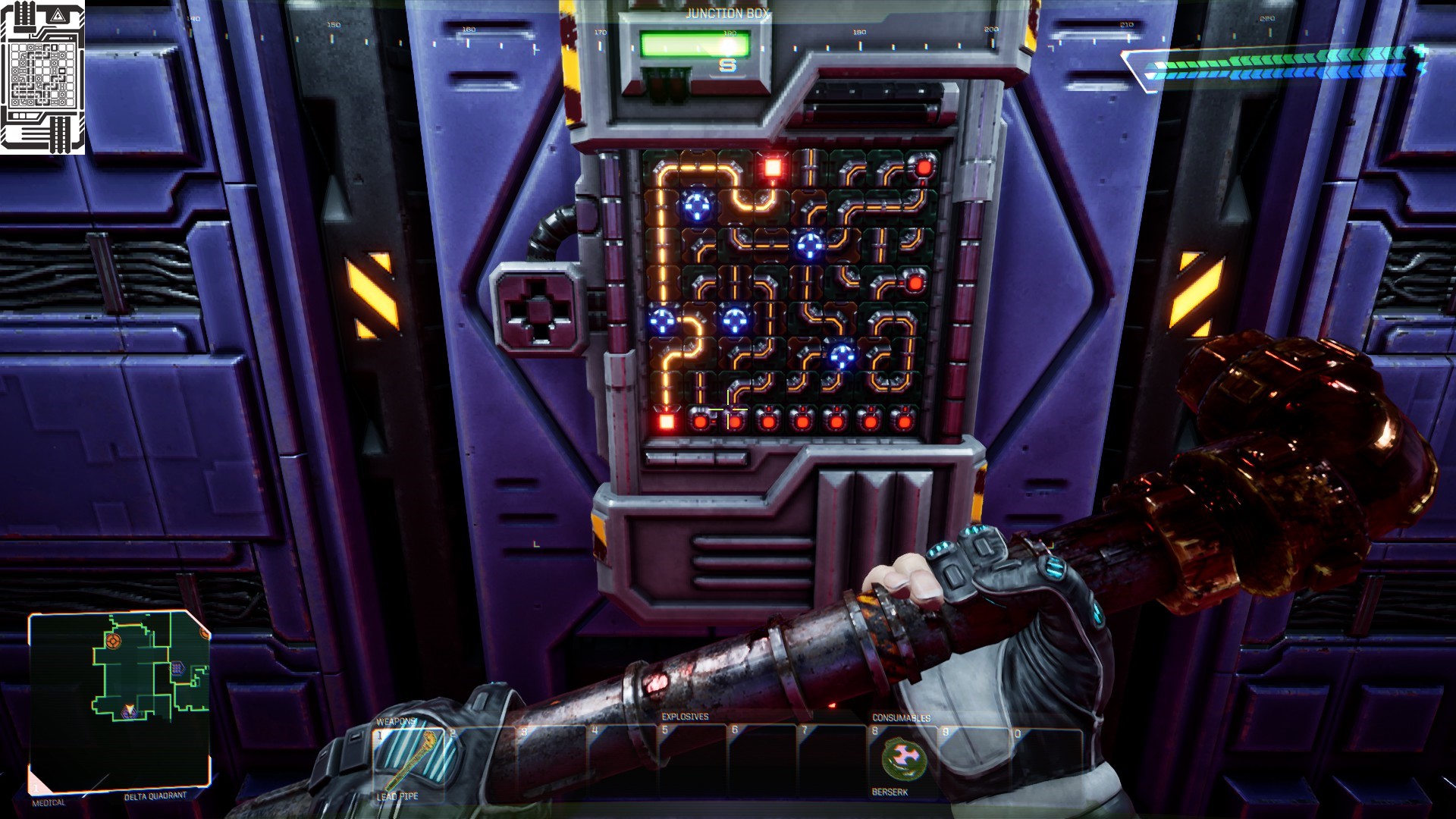Rotate the red node in puzzle's top-right corner
This screenshot has width=1456, height=819.
tap(924, 168)
